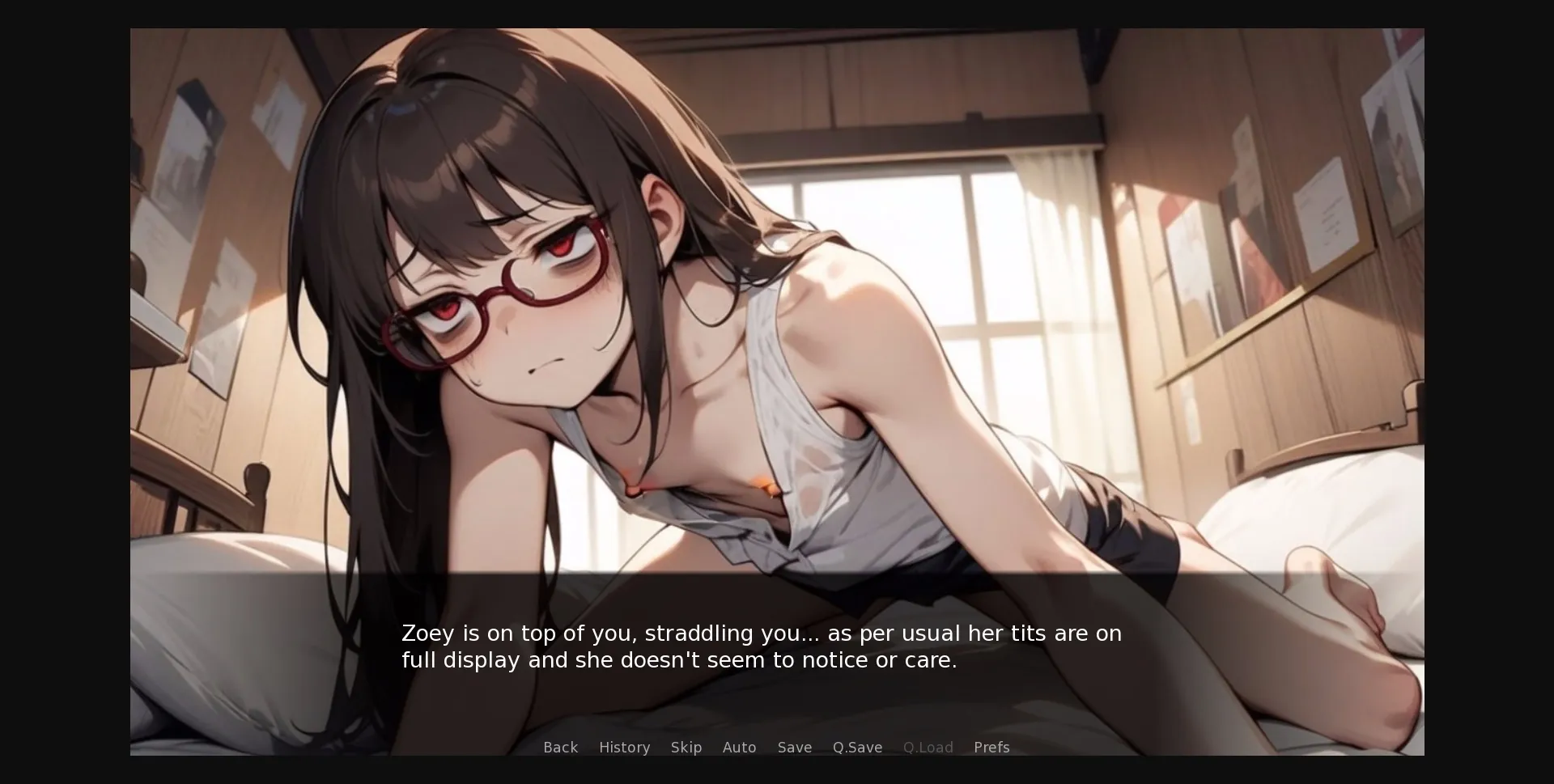This screenshot has height=784, width=1554.
Task: Activate Q.Save next to the Save option
Action: tap(857, 748)
